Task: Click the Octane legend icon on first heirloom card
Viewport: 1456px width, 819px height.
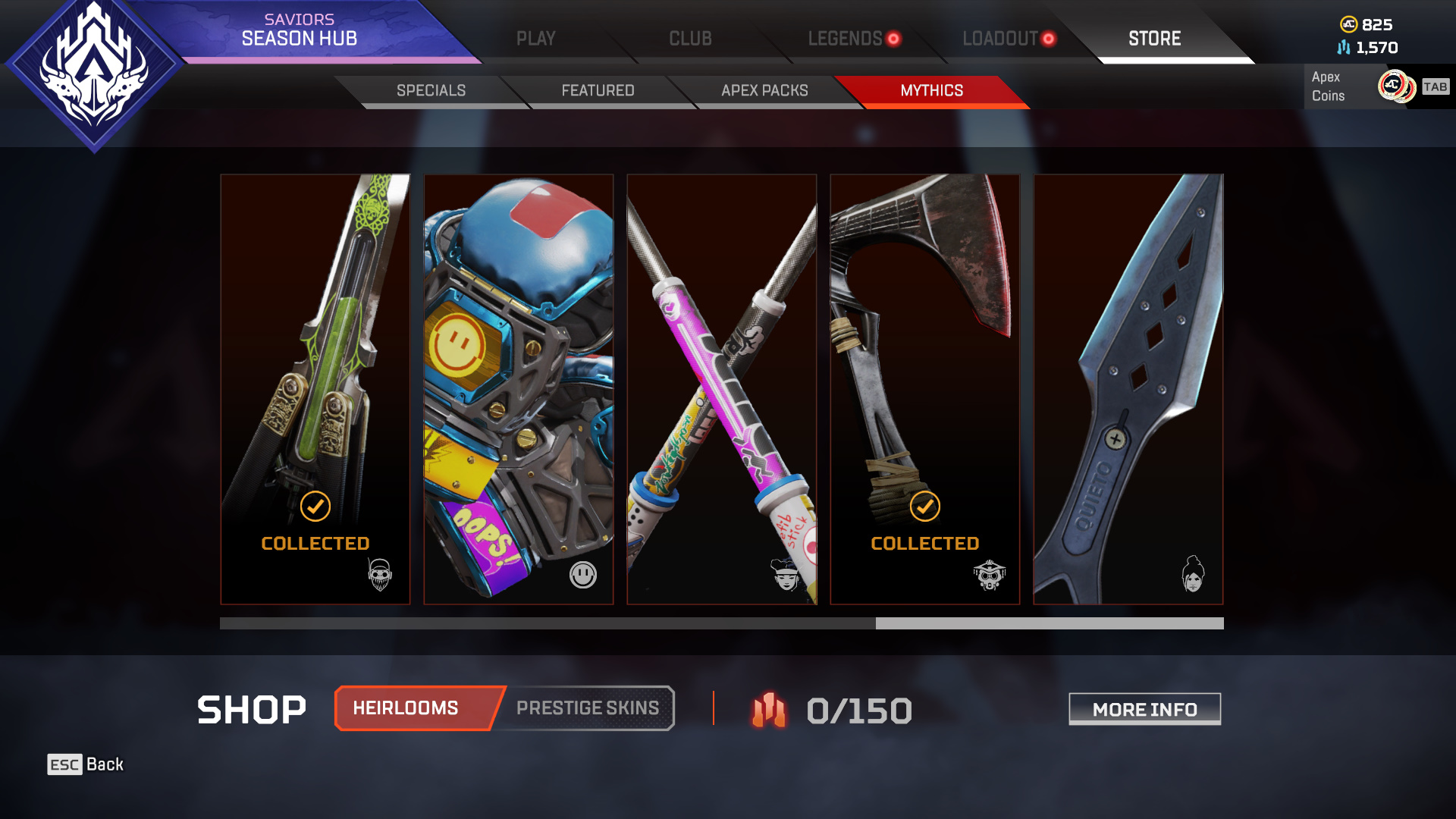Action: pos(378,573)
